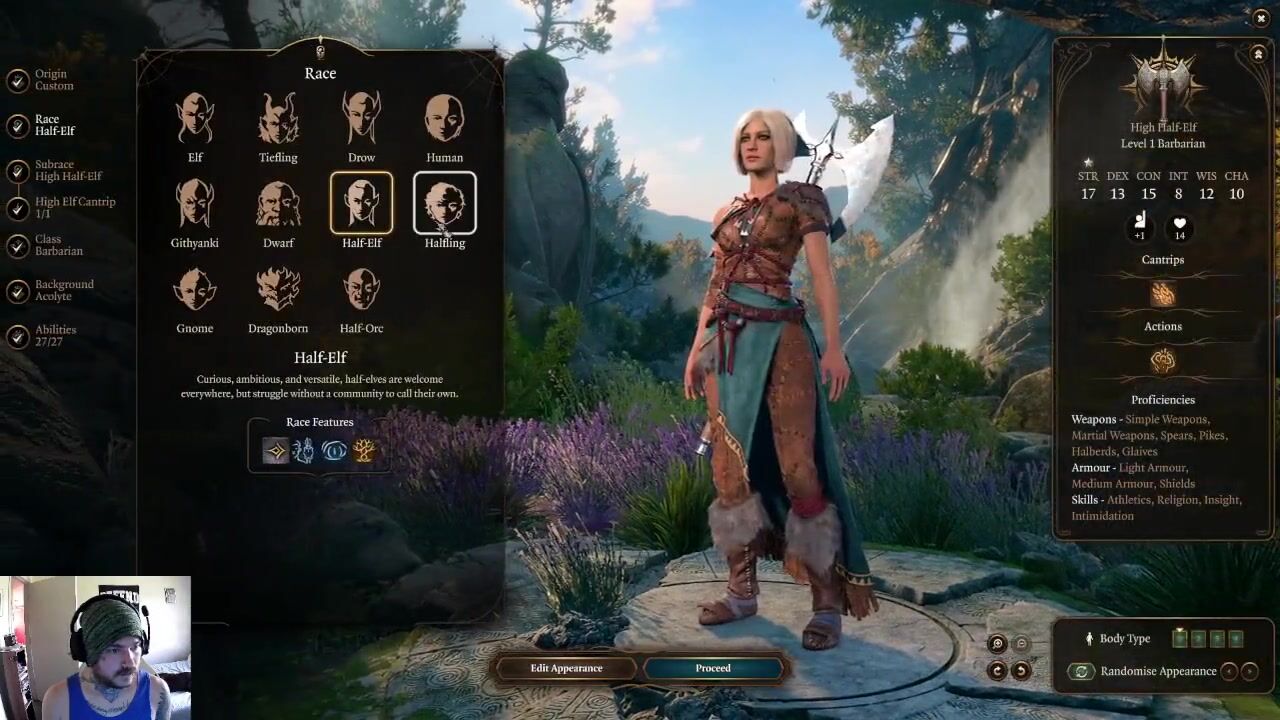
Task: Select the Dragonborn race
Action: point(278,291)
